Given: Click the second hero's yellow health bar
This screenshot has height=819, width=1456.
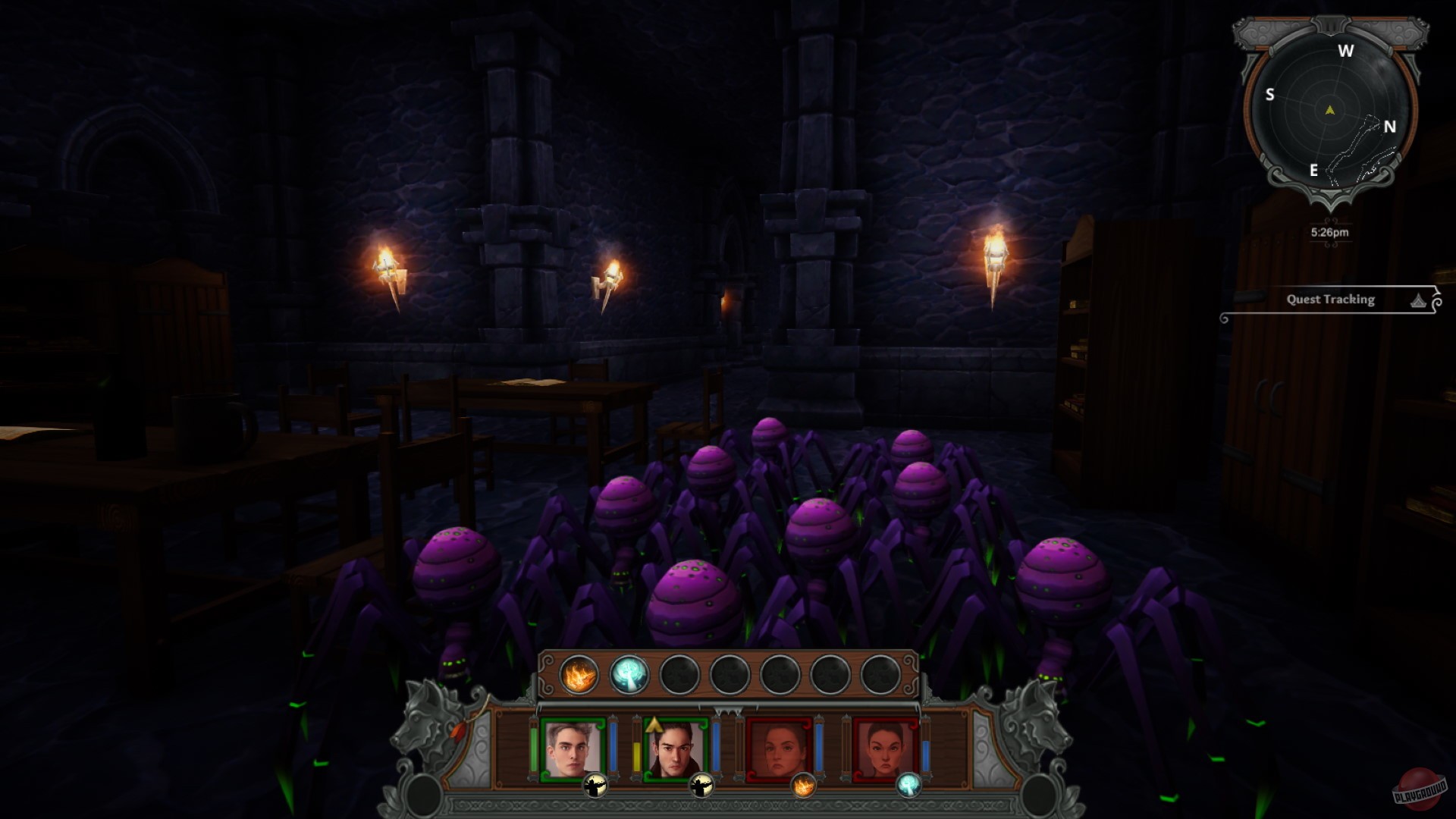Looking at the screenshot, I should tap(636, 749).
